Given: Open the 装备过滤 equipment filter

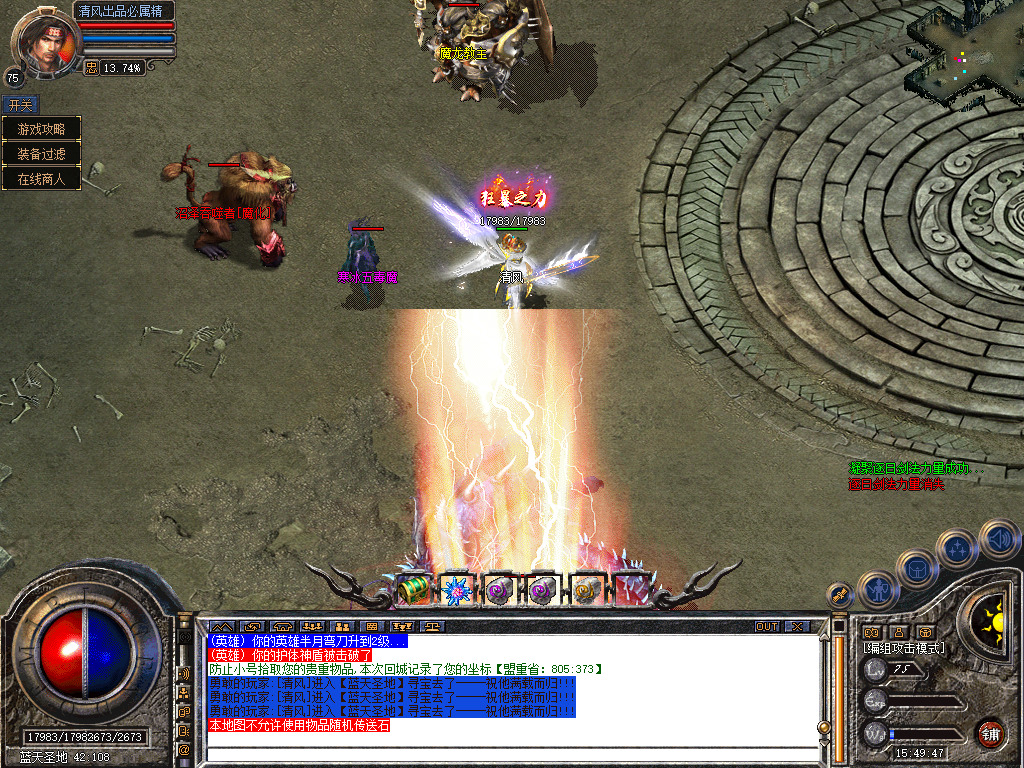Looking at the screenshot, I should pos(41,154).
